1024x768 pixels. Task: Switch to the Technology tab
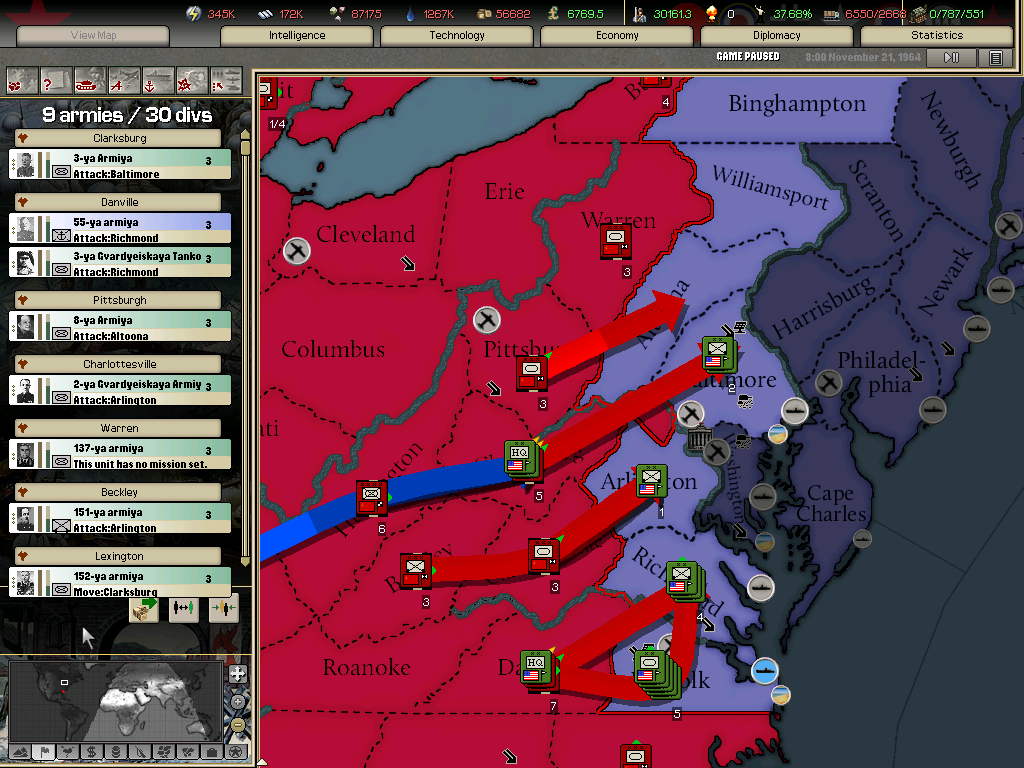point(457,35)
